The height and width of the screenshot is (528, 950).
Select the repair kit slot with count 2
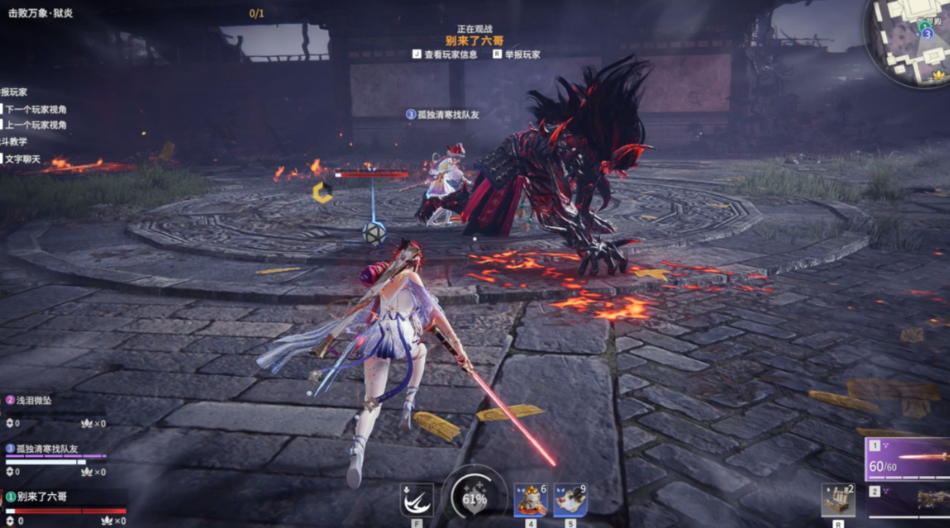pyautogui.click(x=838, y=499)
